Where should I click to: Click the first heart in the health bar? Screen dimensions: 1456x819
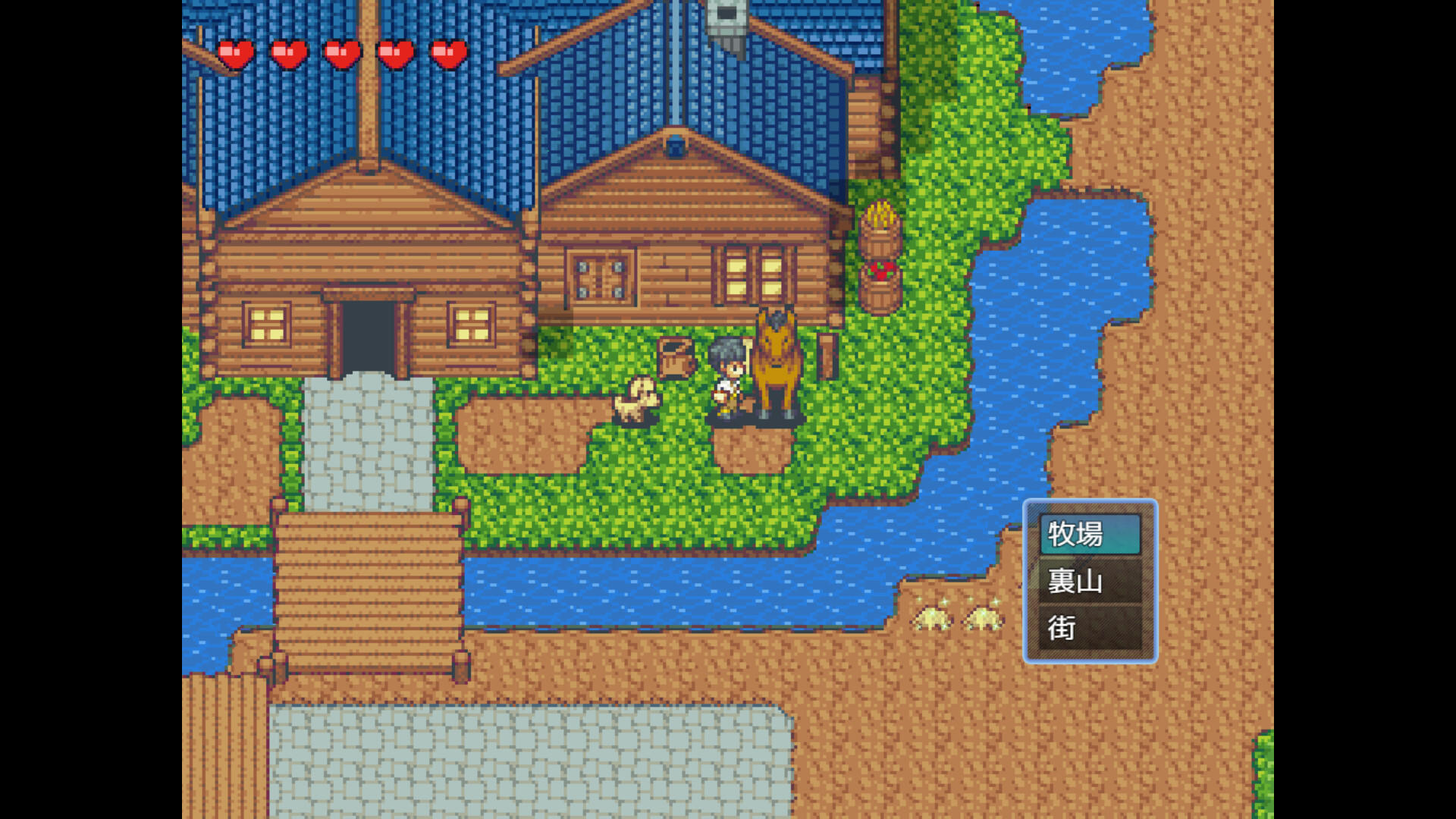click(235, 52)
